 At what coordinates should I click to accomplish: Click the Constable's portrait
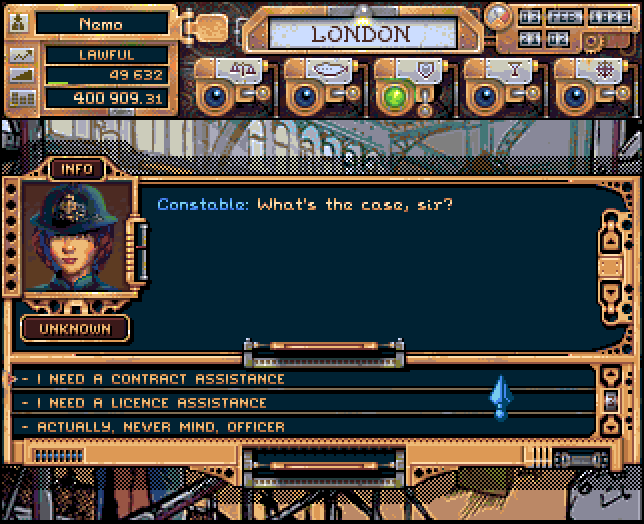(x=77, y=237)
